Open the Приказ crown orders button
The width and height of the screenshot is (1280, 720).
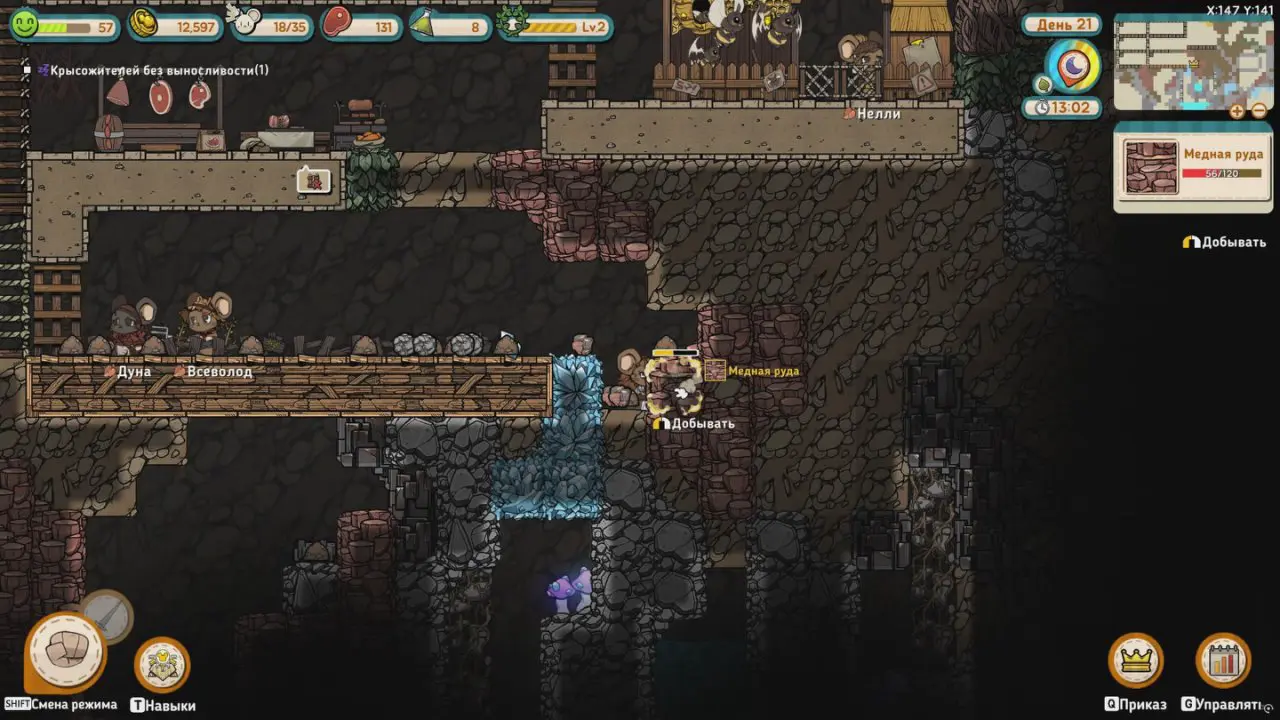tap(1135, 660)
